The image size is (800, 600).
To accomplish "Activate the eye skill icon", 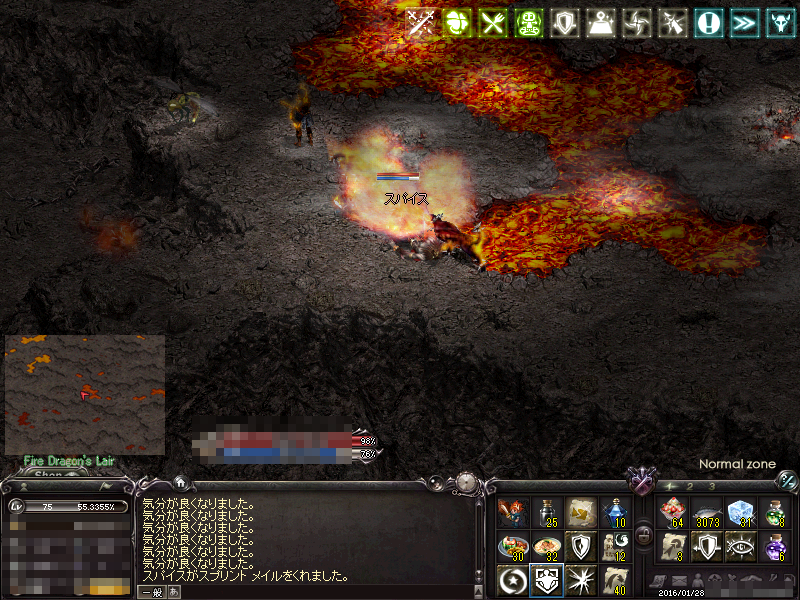I will (740, 547).
